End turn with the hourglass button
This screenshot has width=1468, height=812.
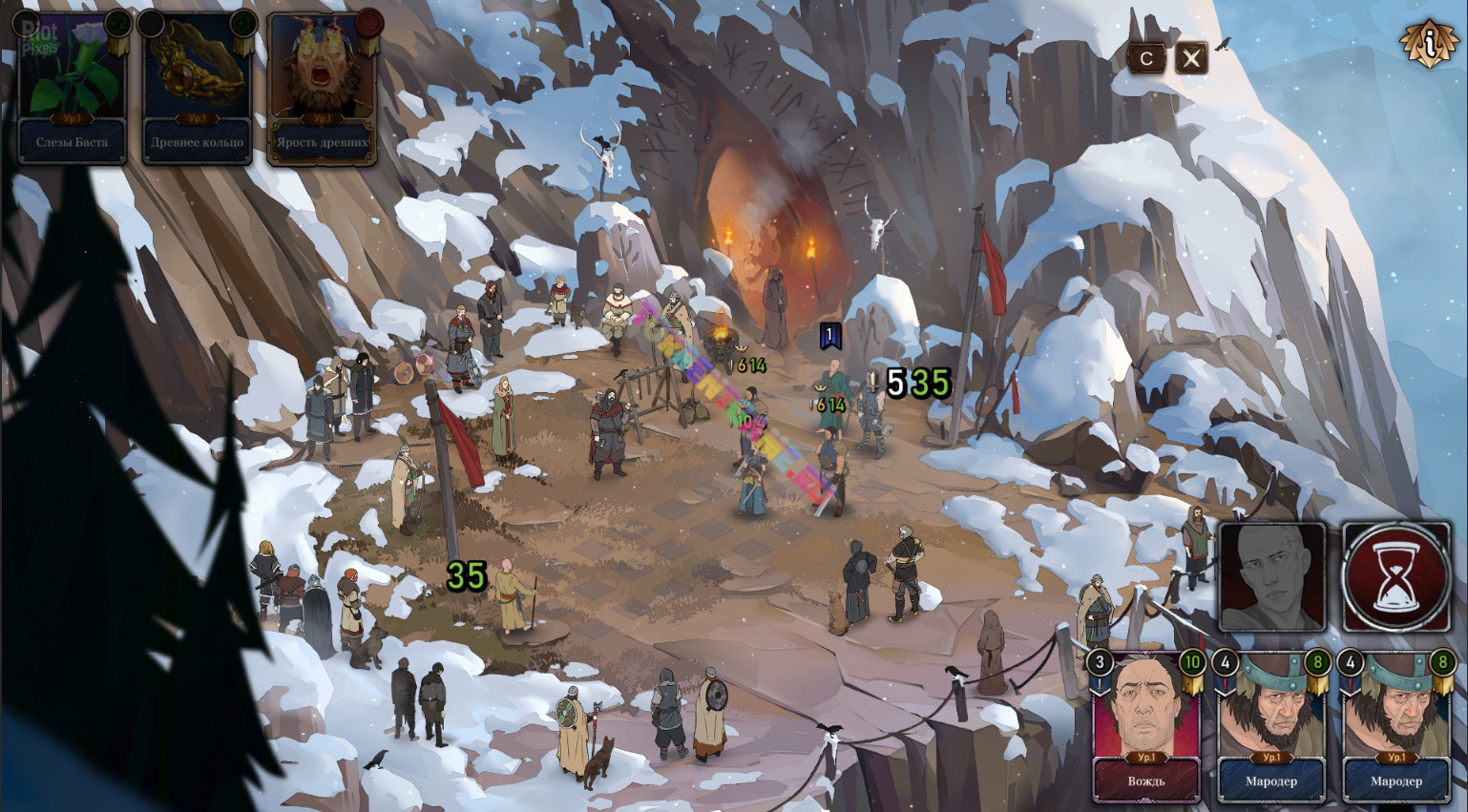1395,577
